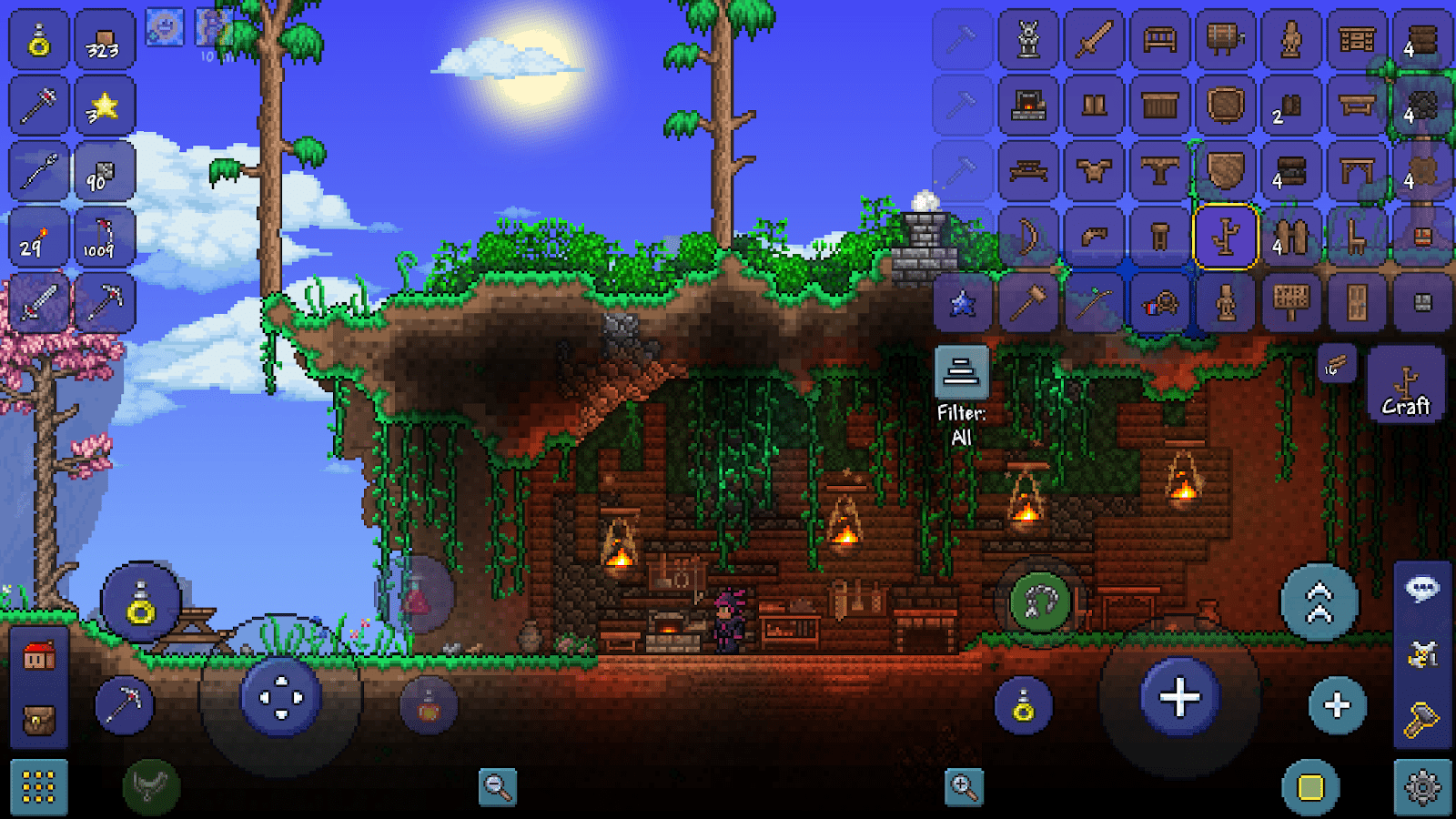1456x819 pixels.
Task: Open the Filter: All category selector
Action: point(960,371)
